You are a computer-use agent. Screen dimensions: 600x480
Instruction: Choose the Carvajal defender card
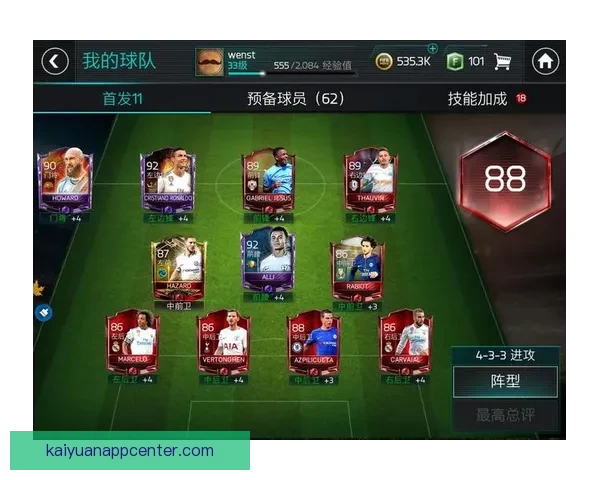click(404, 346)
